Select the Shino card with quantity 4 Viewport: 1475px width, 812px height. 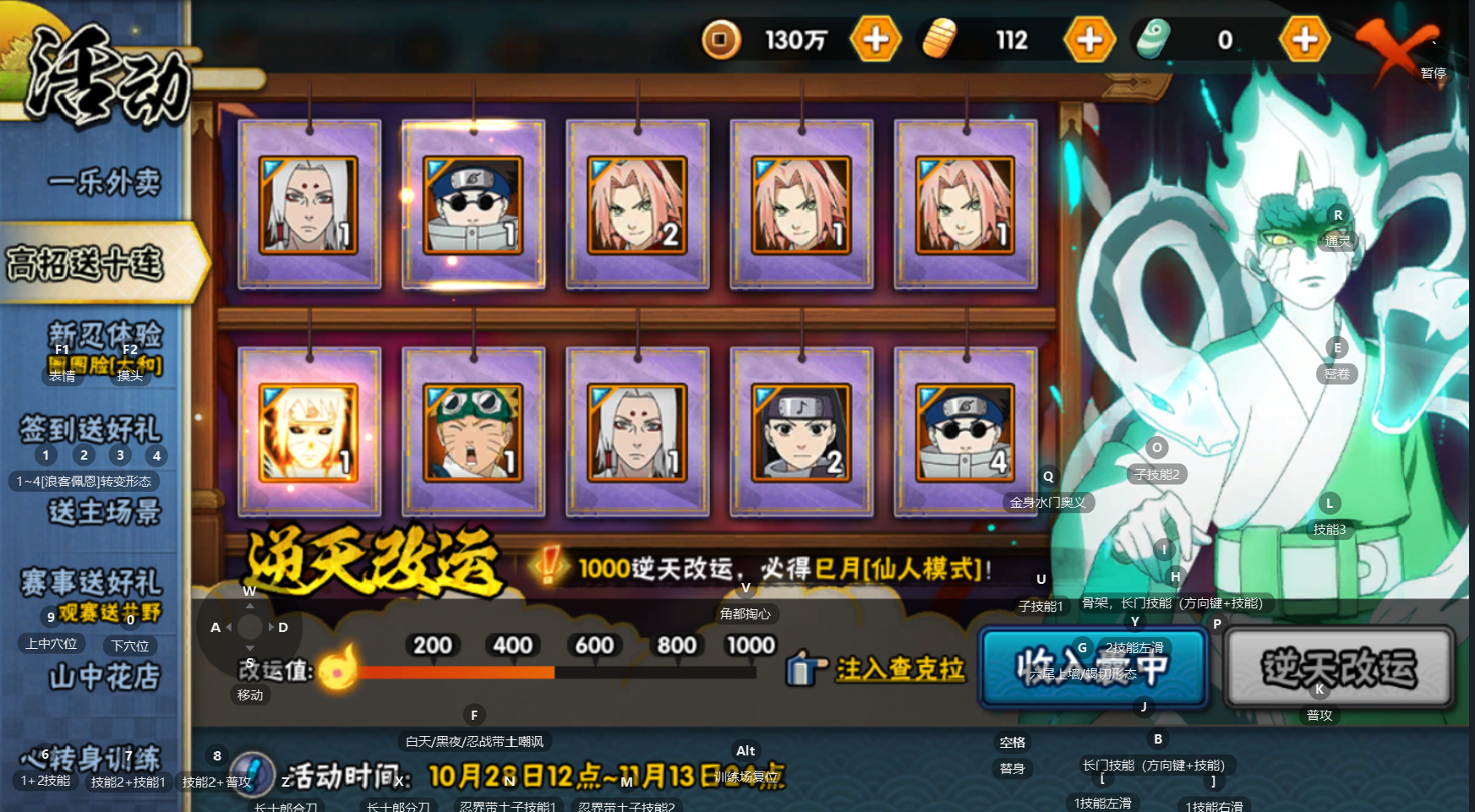[x=964, y=432]
